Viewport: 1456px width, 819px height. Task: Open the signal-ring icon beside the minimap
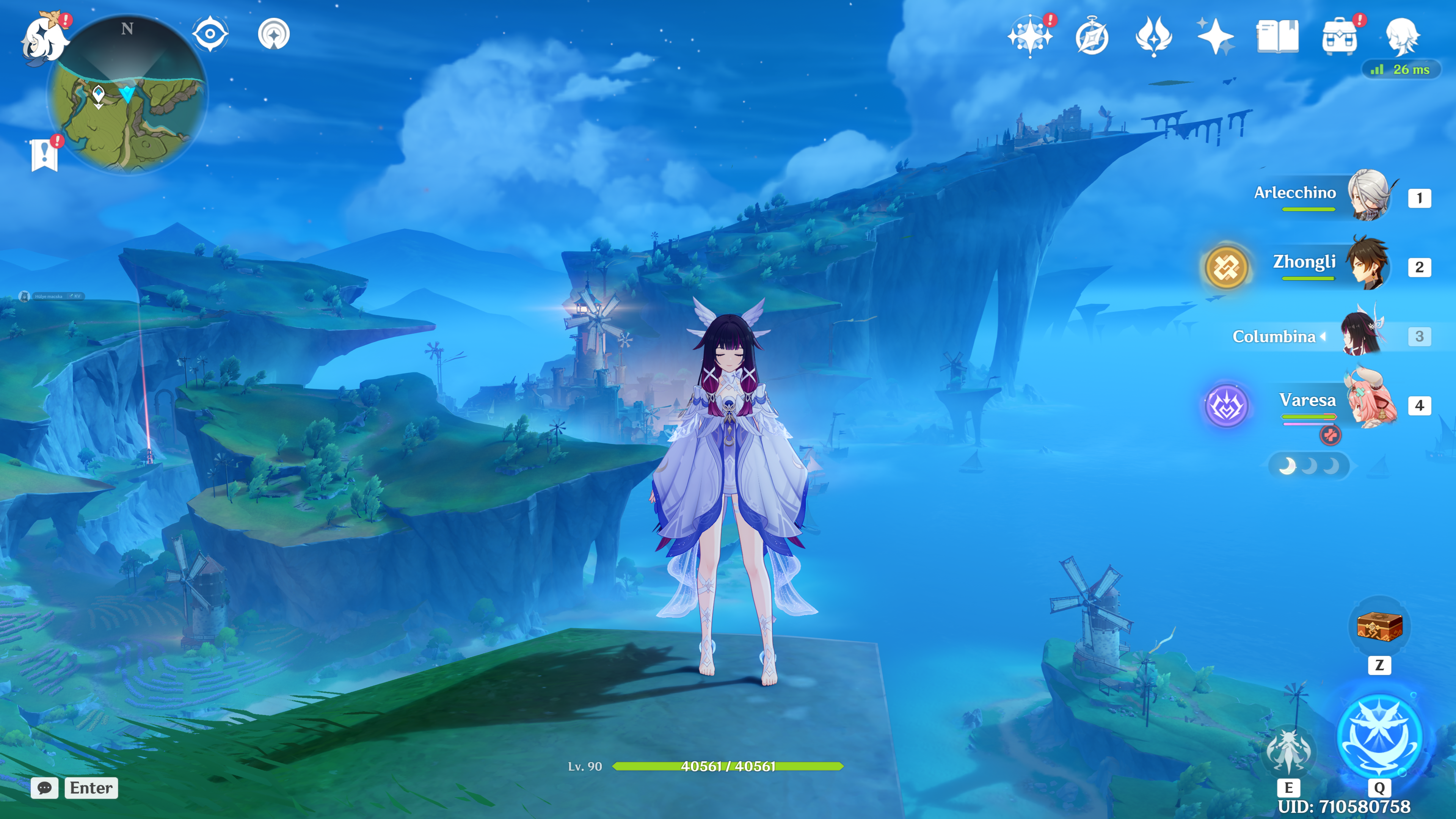click(273, 34)
